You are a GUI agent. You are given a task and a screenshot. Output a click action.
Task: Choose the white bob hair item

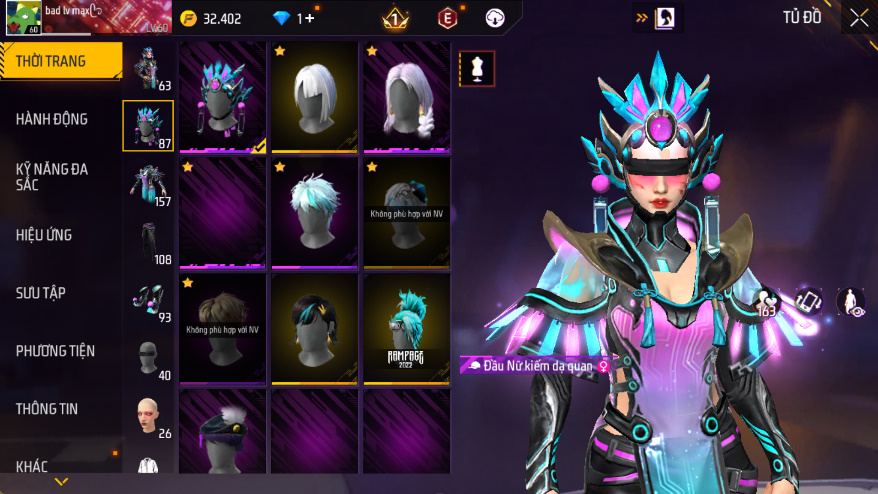[315, 96]
